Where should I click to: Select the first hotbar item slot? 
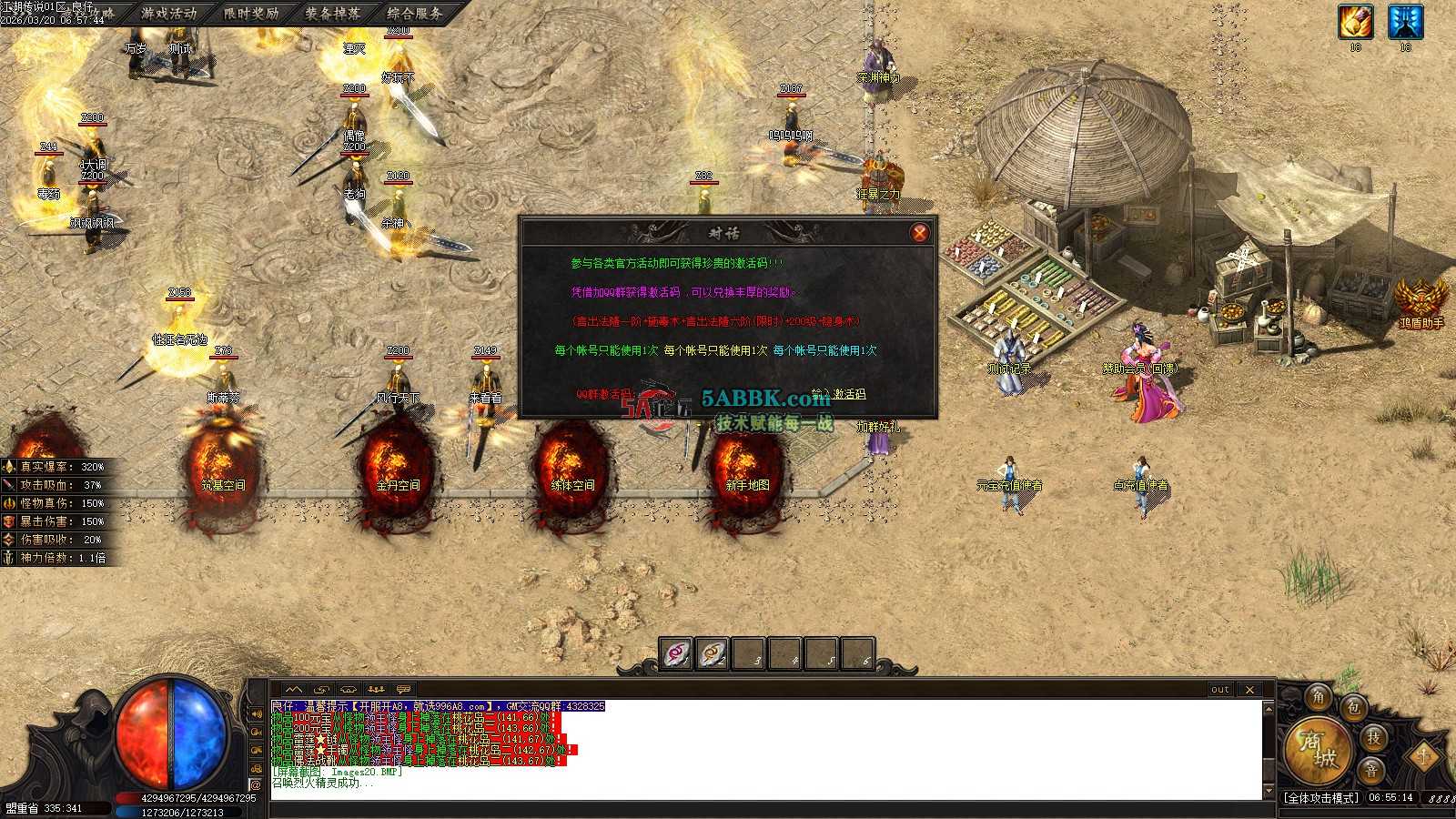coord(676,653)
